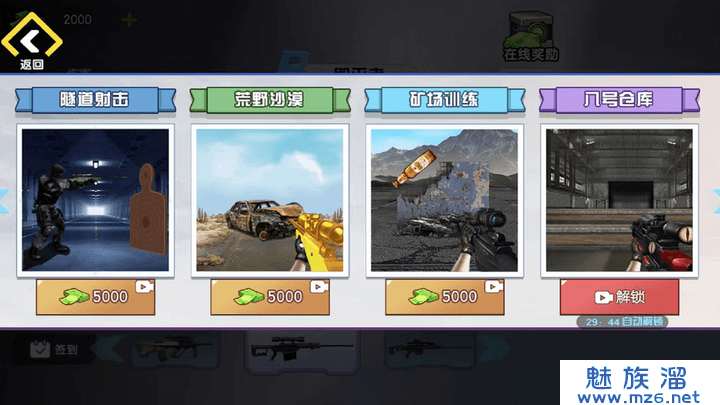720x405 pixels.
Task: Add cash with the plus button
Action: click(128, 19)
